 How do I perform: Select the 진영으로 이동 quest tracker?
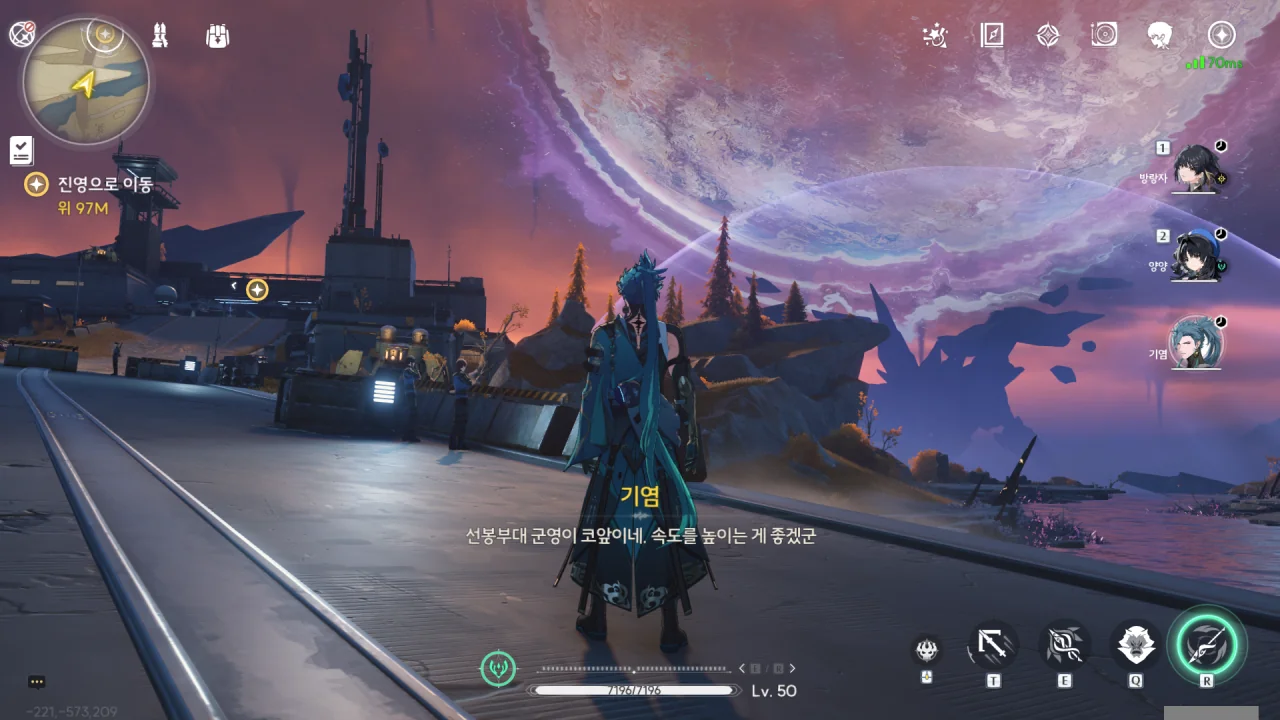(x=104, y=184)
